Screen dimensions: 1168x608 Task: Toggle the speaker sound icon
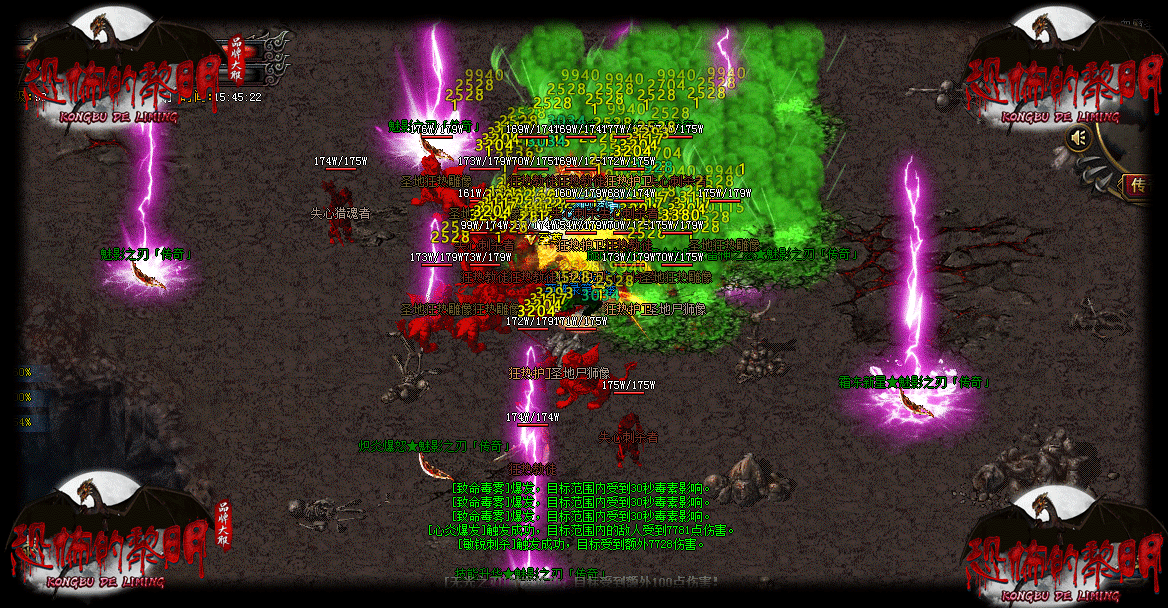coord(1077,138)
